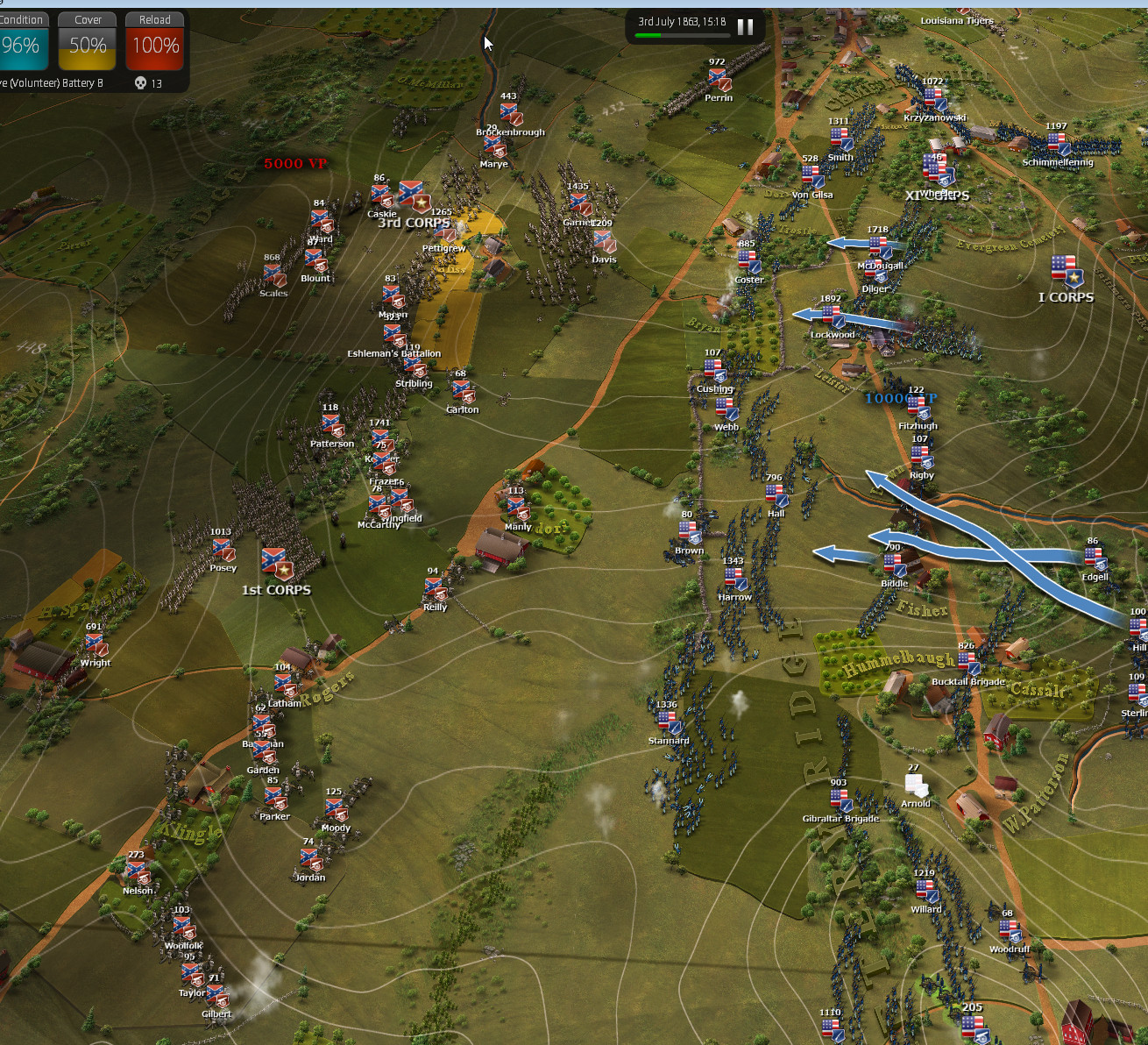Select the I CORPS commander flag
The image size is (1148, 1045).
[x=1065, y=271]
